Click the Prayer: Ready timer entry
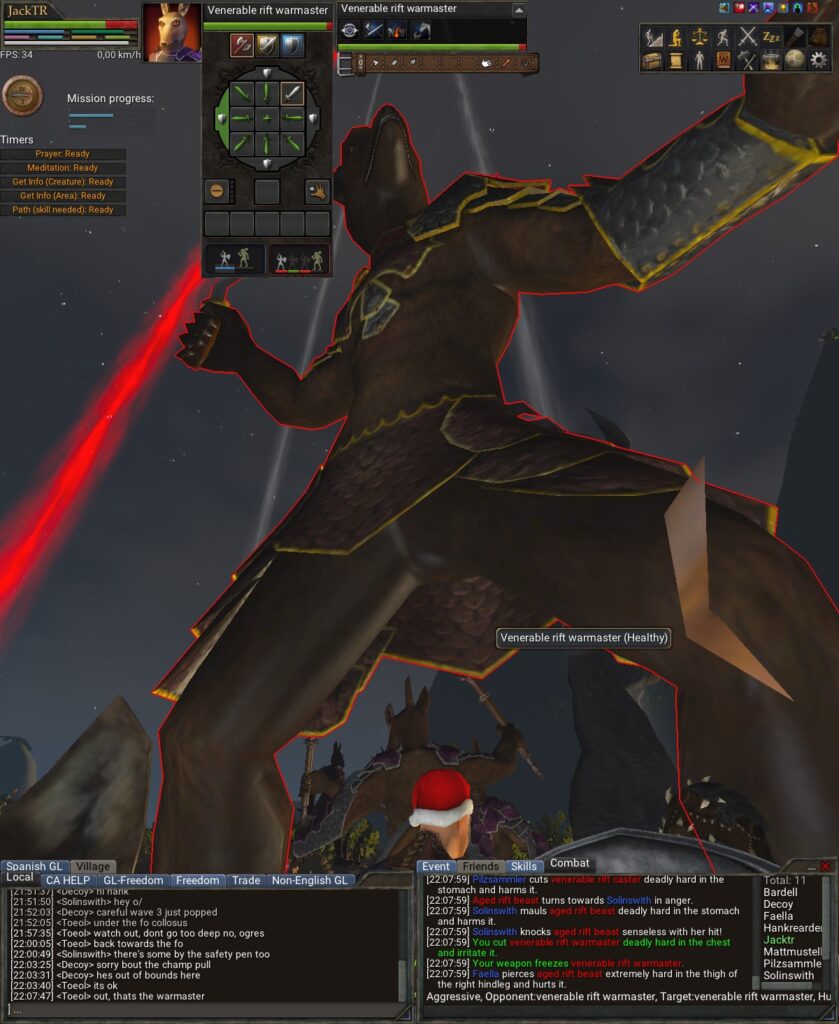Screen dimensions: 839x1024 (x=63, y=154)
